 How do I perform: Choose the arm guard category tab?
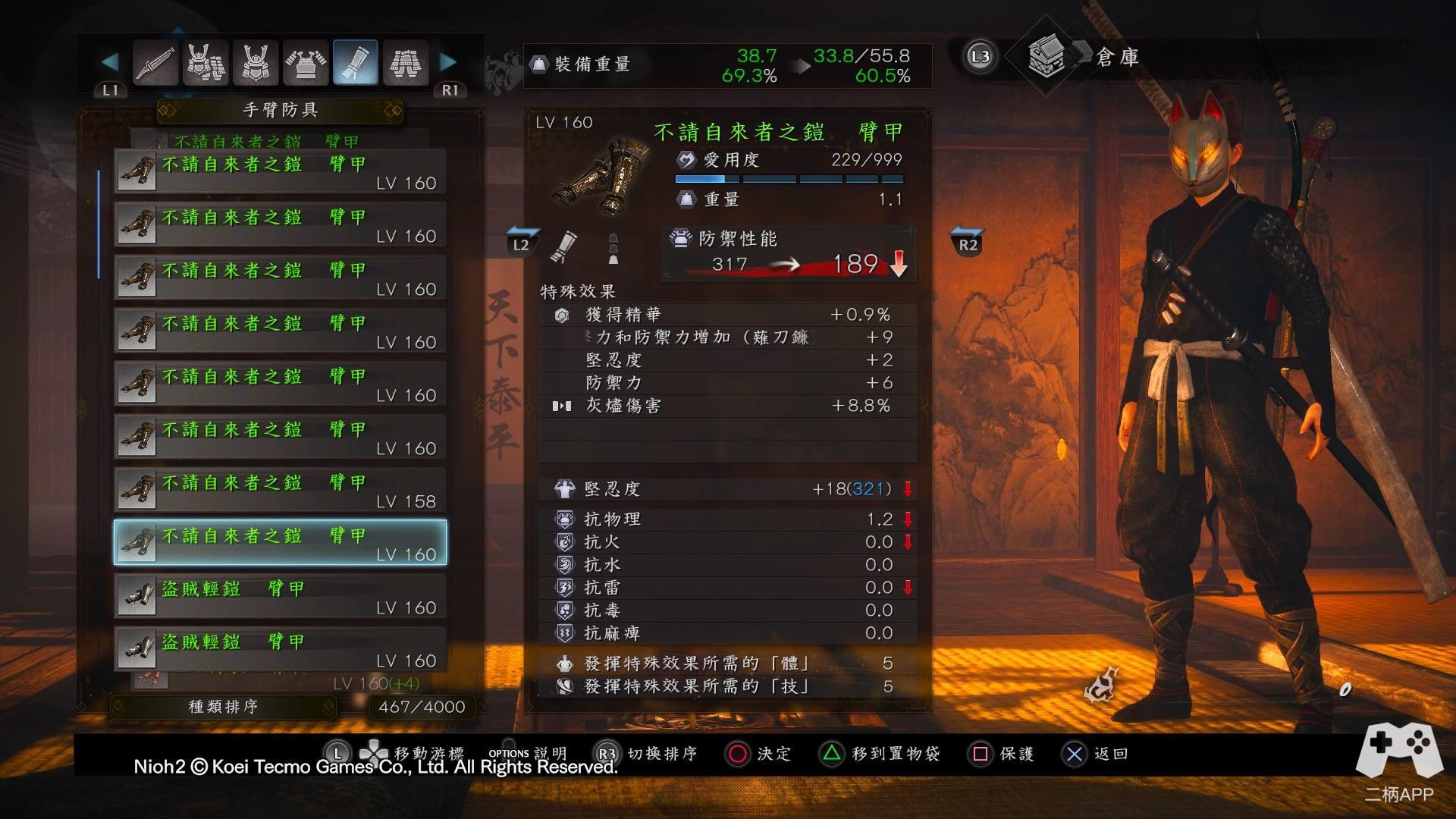pyautogui.click(x=355, y=63)
